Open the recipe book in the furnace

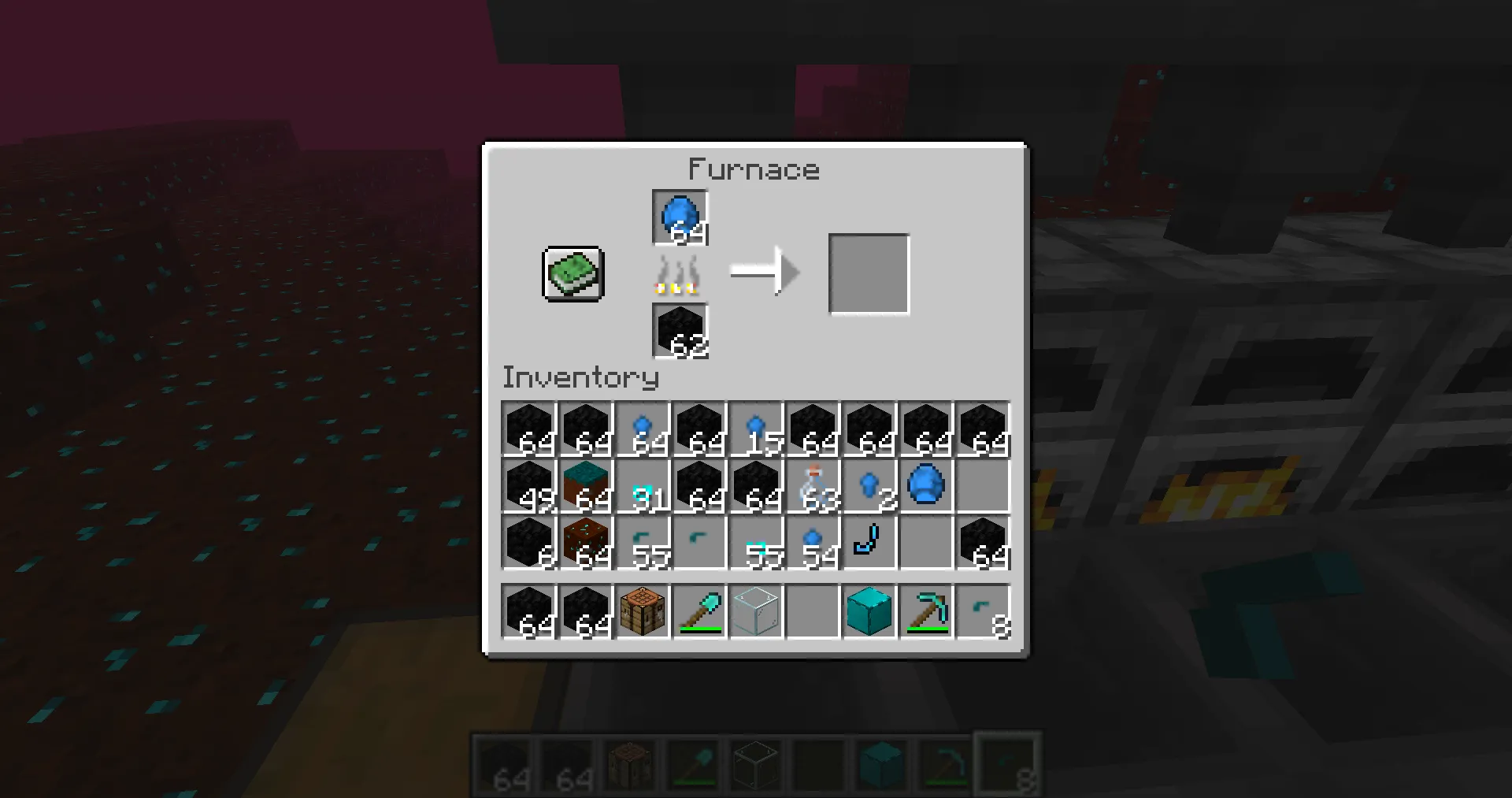573,274
